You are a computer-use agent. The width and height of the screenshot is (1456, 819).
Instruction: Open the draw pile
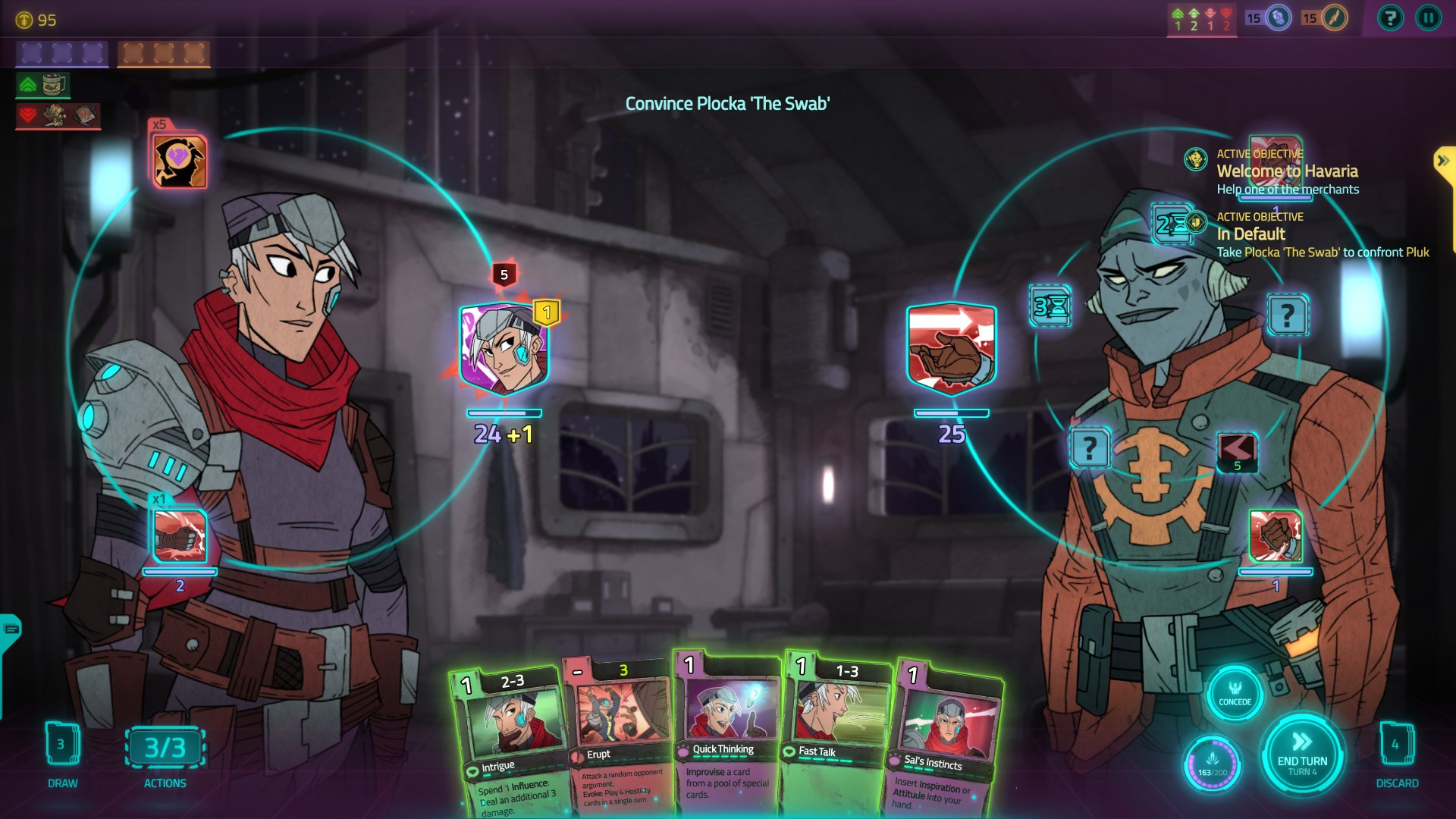[x=62, y=745]
